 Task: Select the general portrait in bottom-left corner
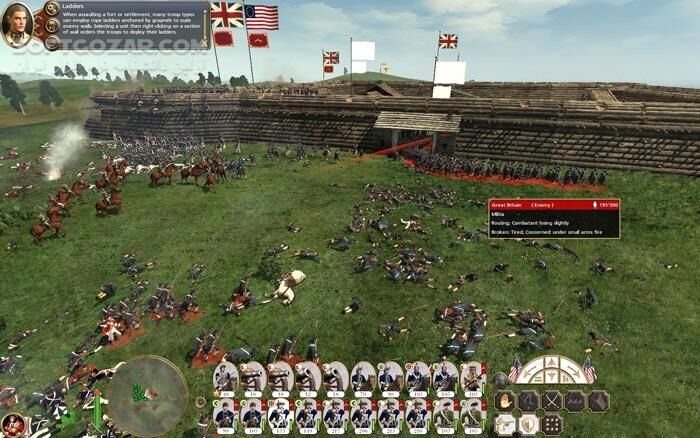click(12, 424)
